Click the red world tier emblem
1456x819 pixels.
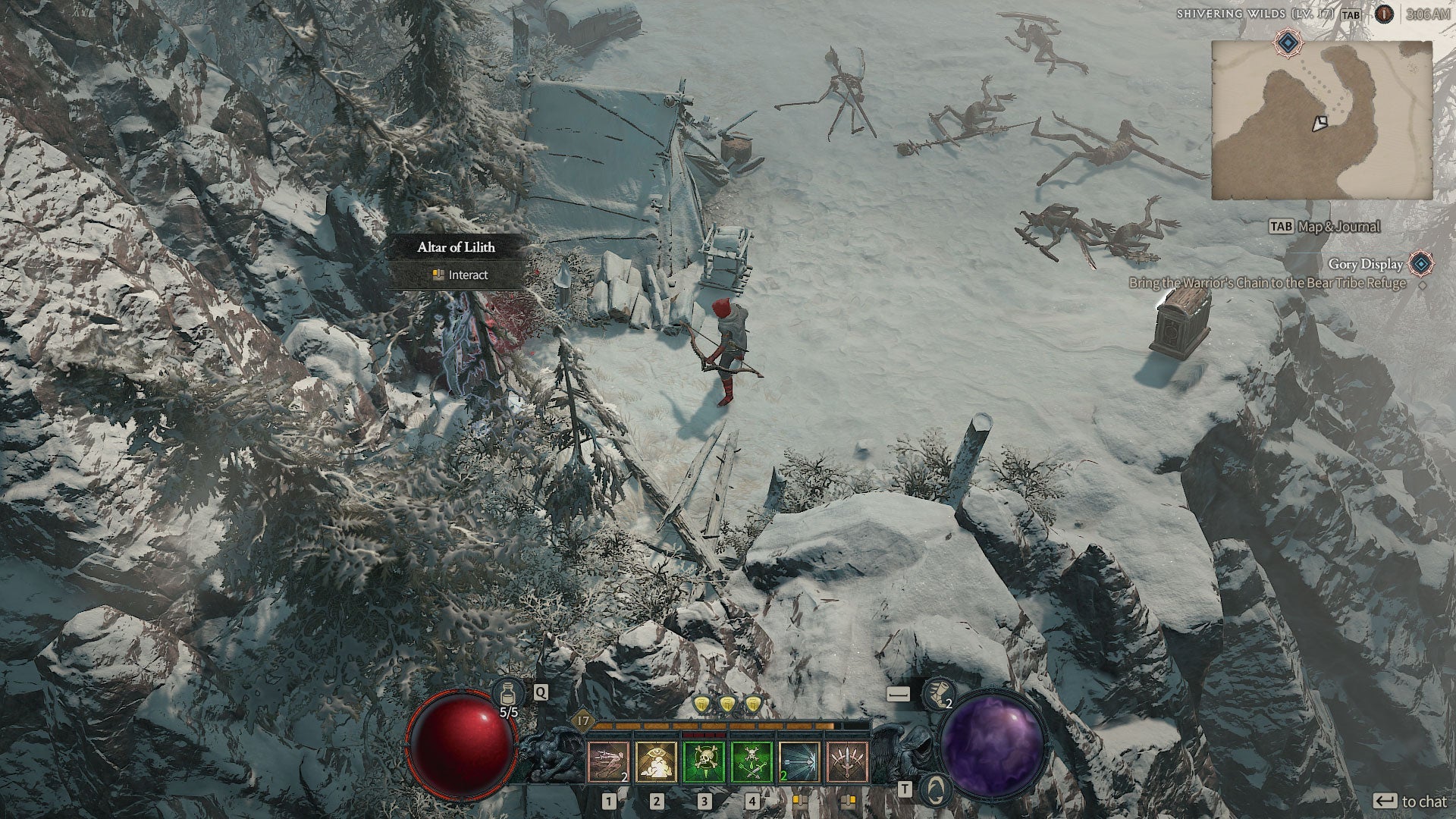pyautogui.click(x=1385, y=14)
